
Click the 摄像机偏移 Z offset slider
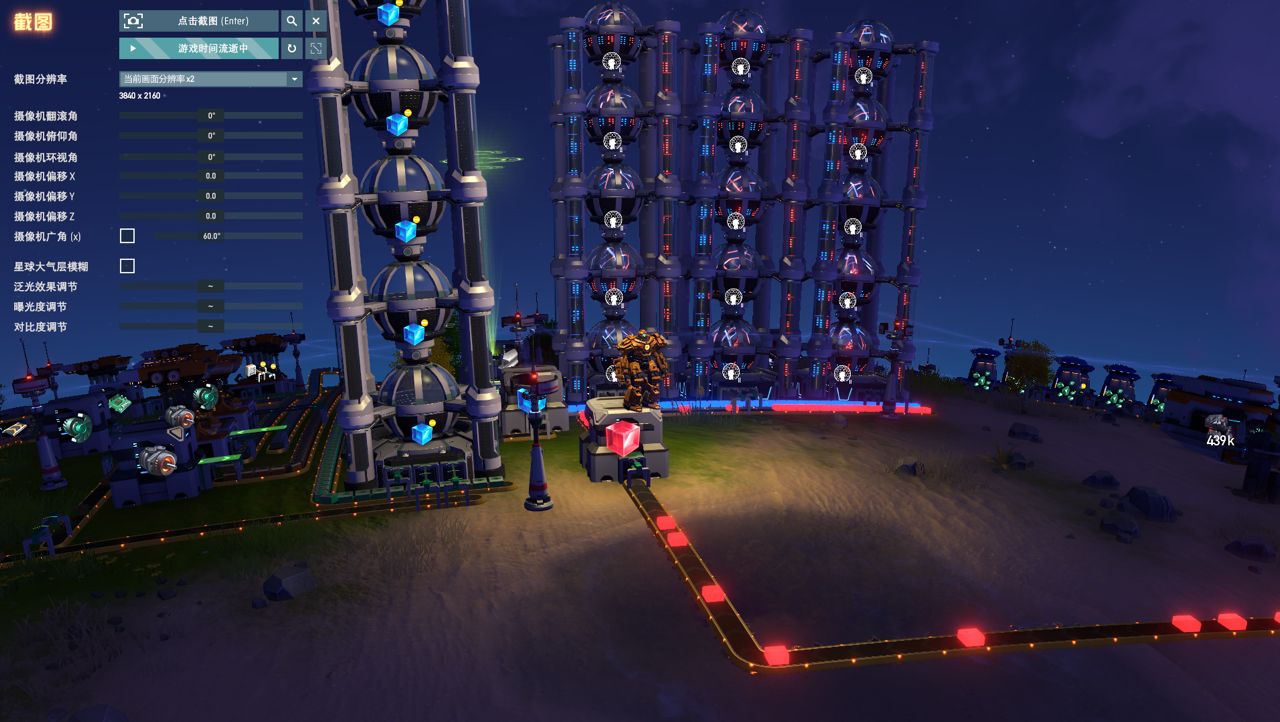pyautogui.click(x=211, y=216)
